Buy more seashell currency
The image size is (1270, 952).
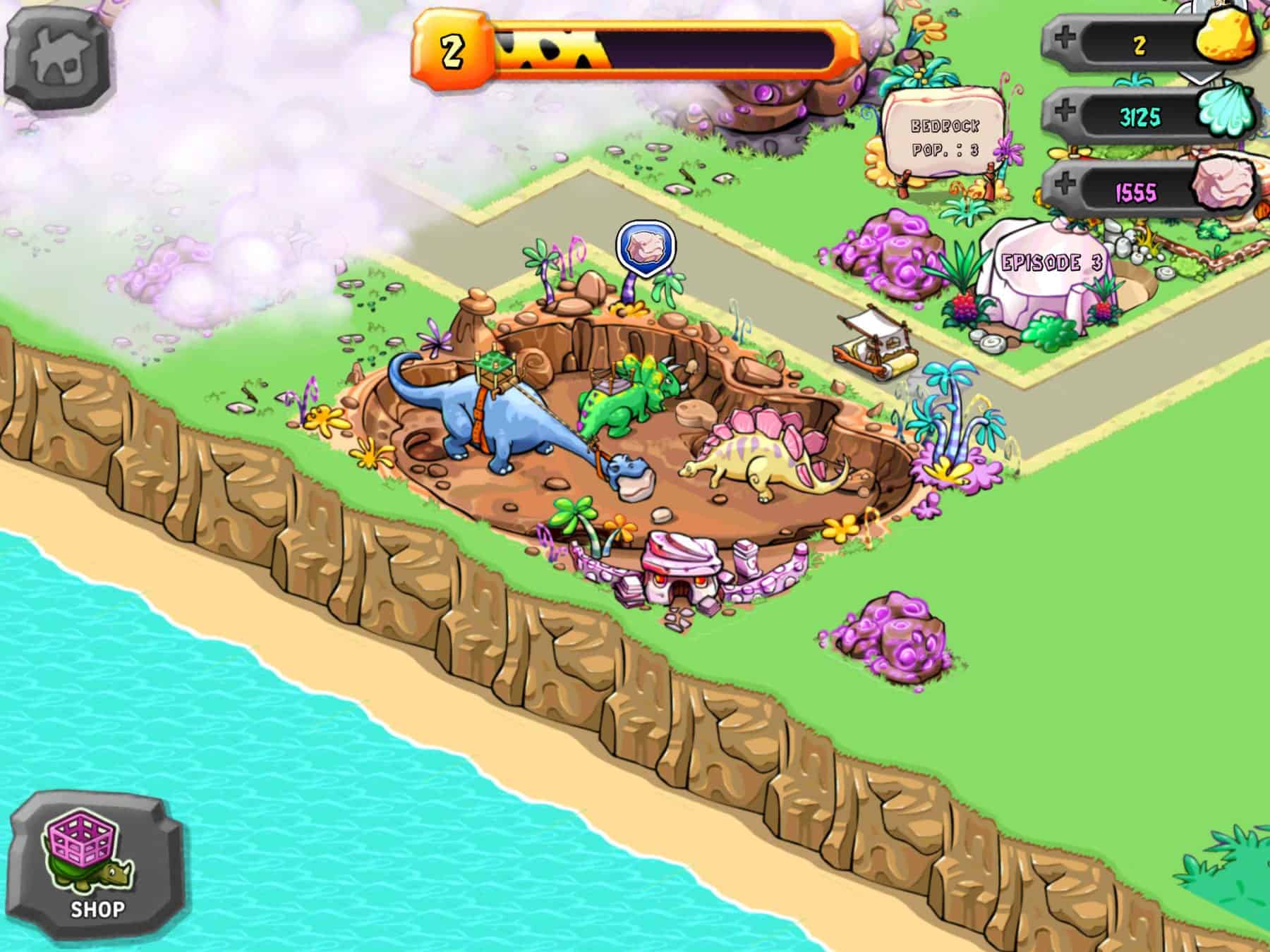1064,113
